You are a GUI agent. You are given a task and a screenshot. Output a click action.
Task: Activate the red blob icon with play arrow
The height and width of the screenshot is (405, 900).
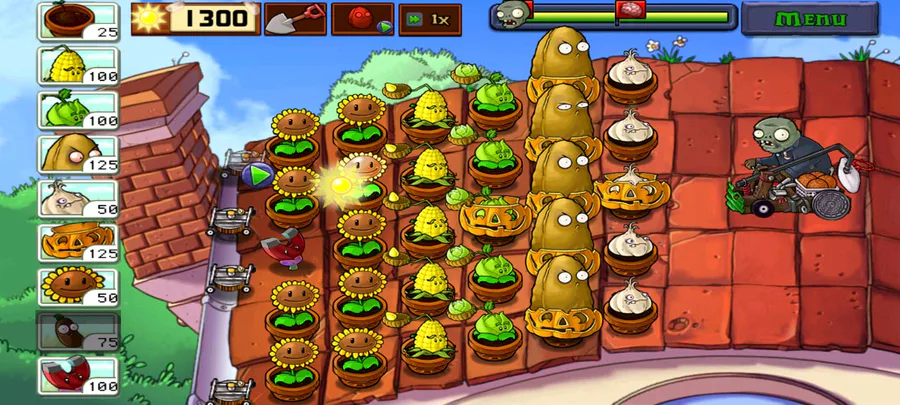[362, 19]
